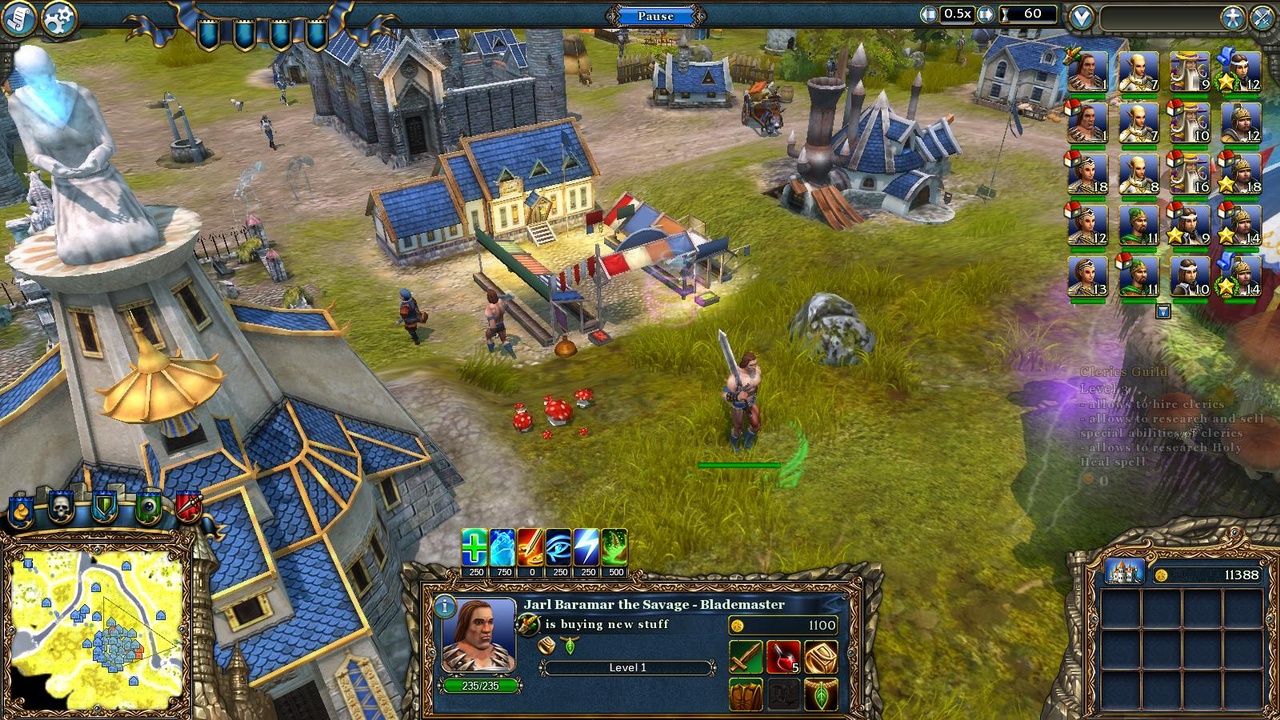Click the human figure icon beside the message bar
Viewport: 1280px width, 720px height.
[1231, 15]
